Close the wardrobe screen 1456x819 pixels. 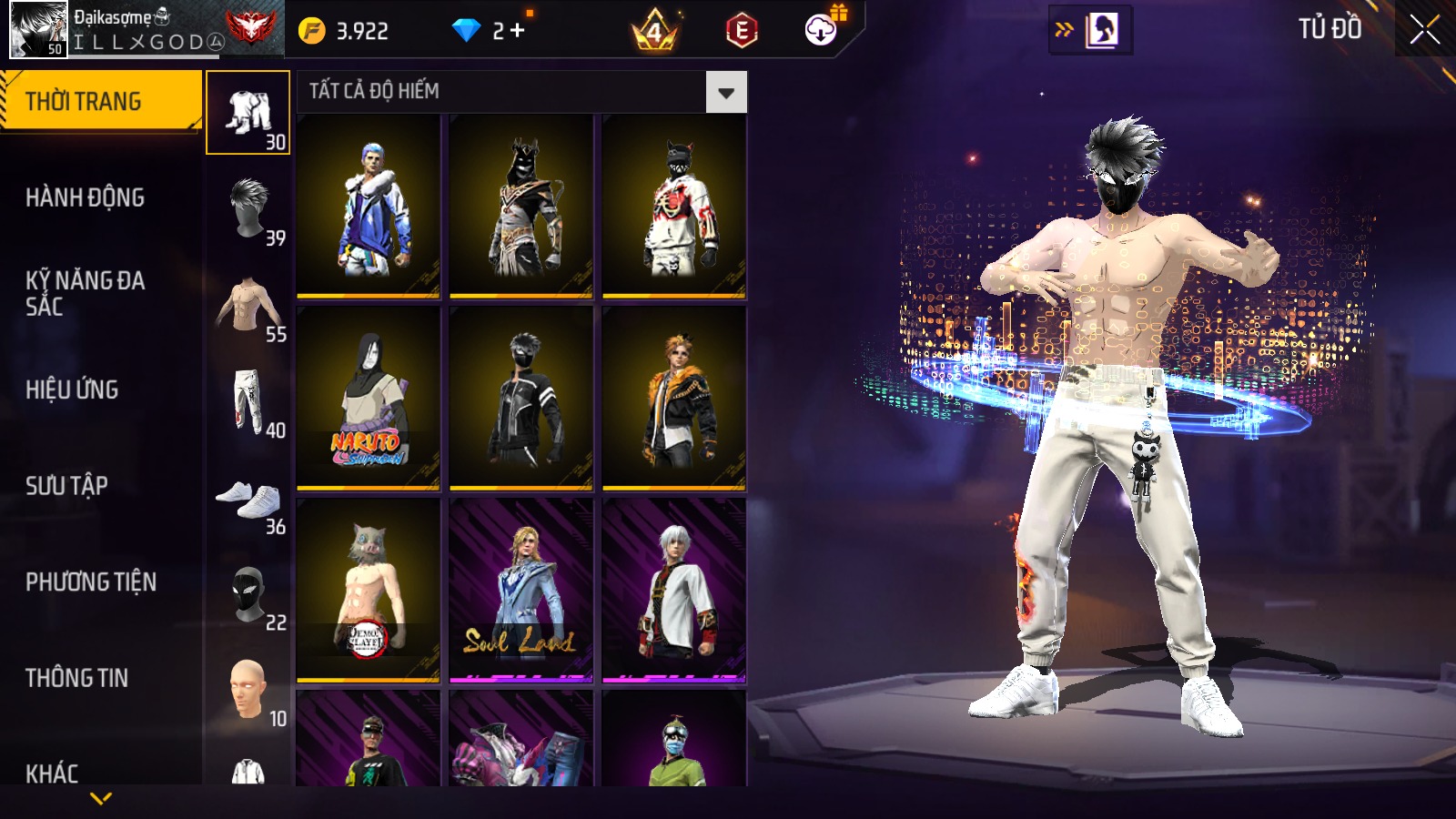coord(1424,30)
